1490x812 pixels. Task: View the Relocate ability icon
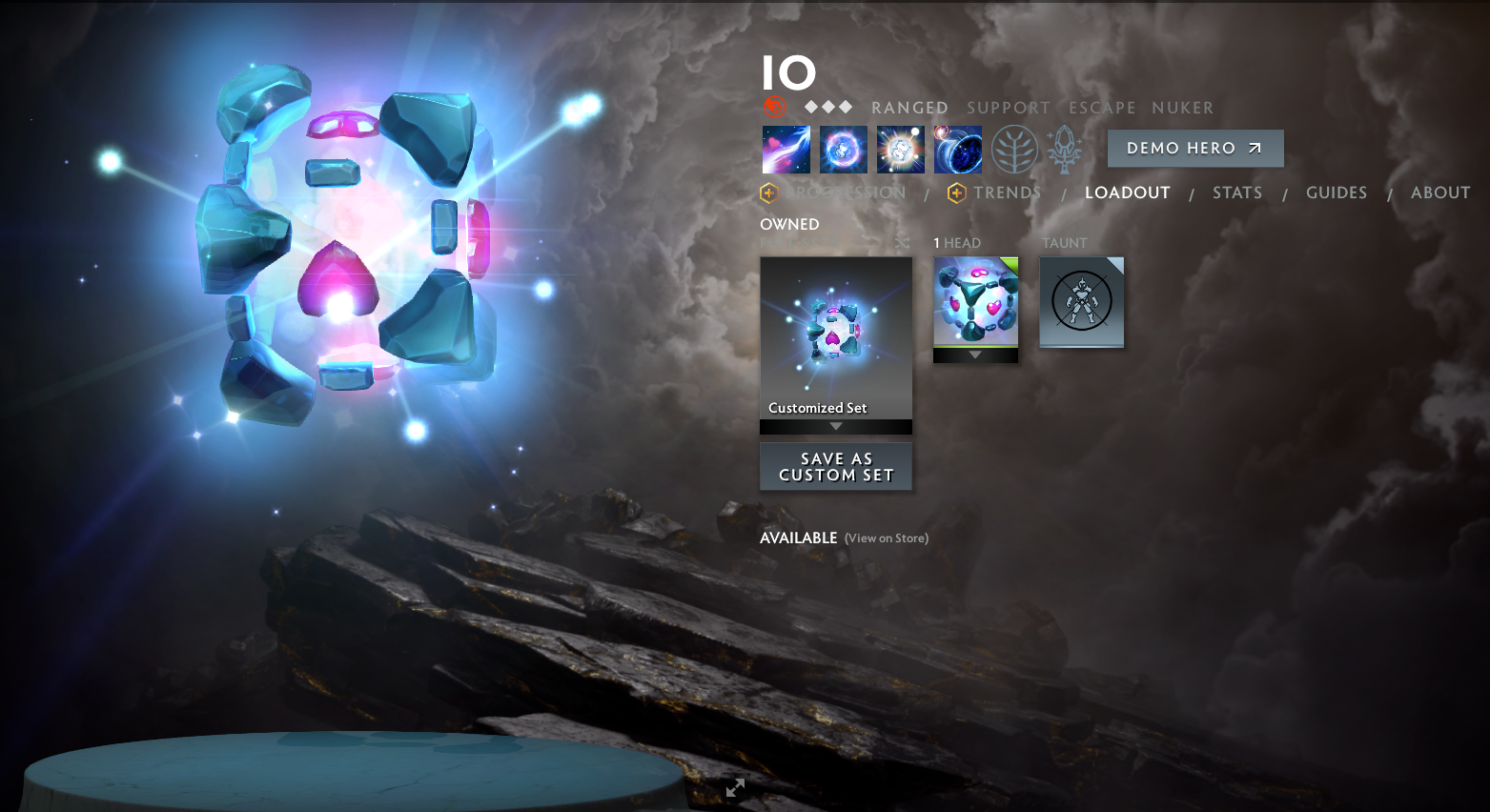(957, 149)
